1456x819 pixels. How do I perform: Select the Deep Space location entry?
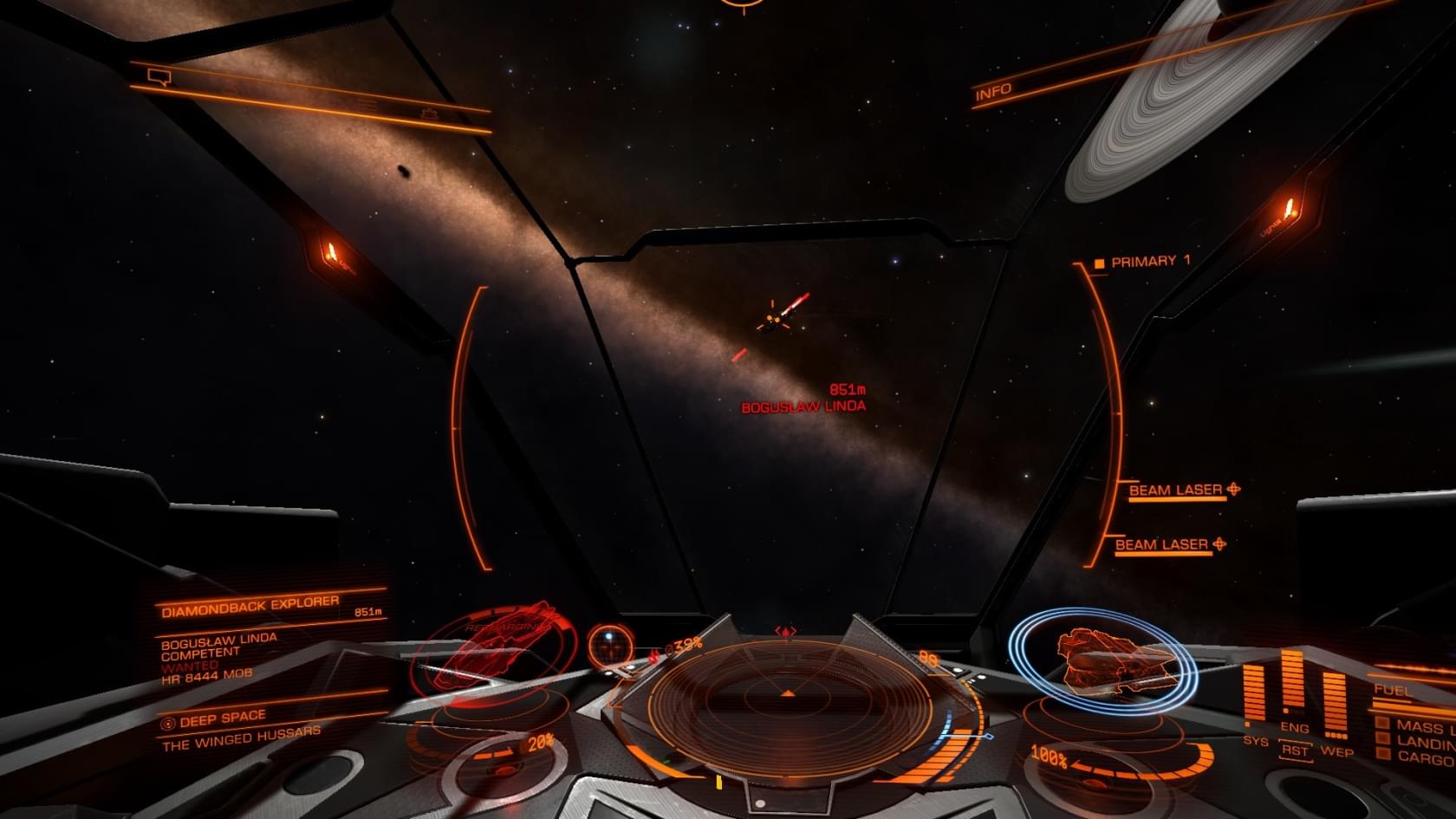click(x=224, y=718)
